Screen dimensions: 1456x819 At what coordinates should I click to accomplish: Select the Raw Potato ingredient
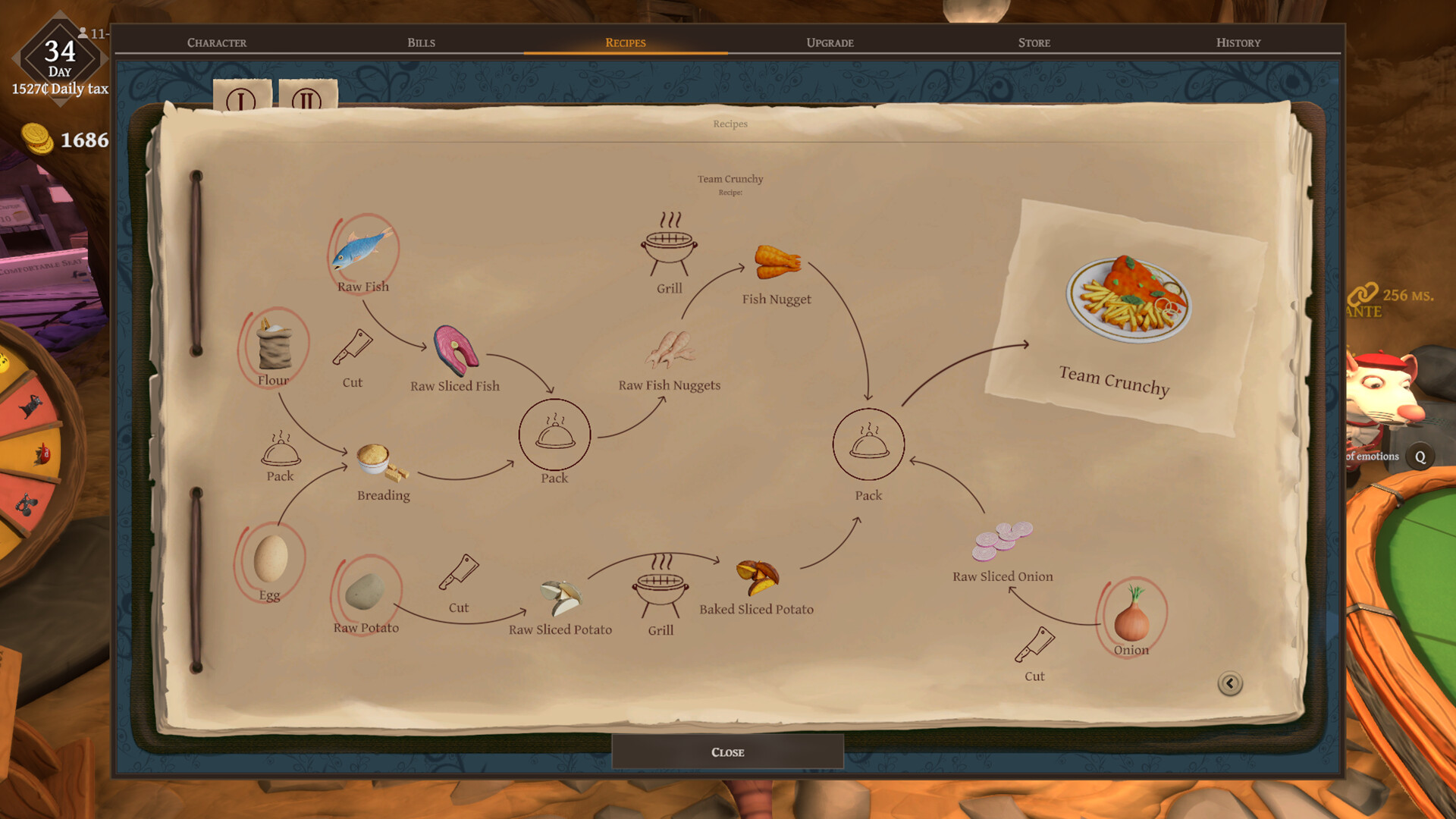click(x=366, y=590)
